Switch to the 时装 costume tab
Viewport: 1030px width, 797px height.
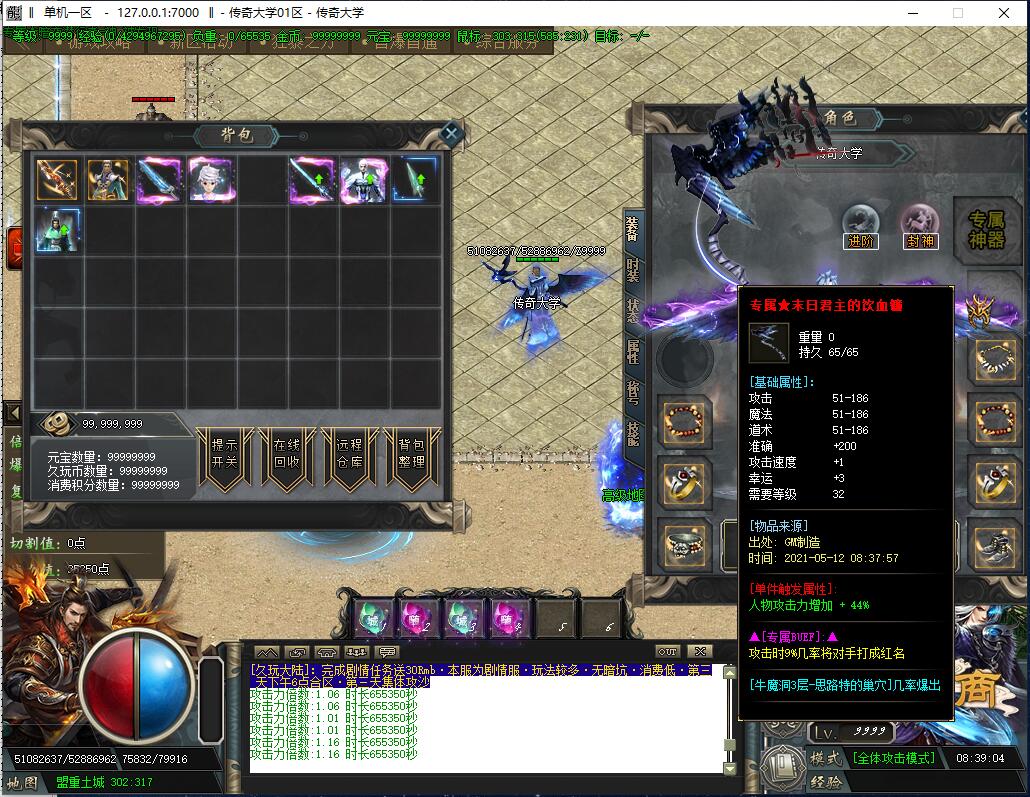click(633, 270)
